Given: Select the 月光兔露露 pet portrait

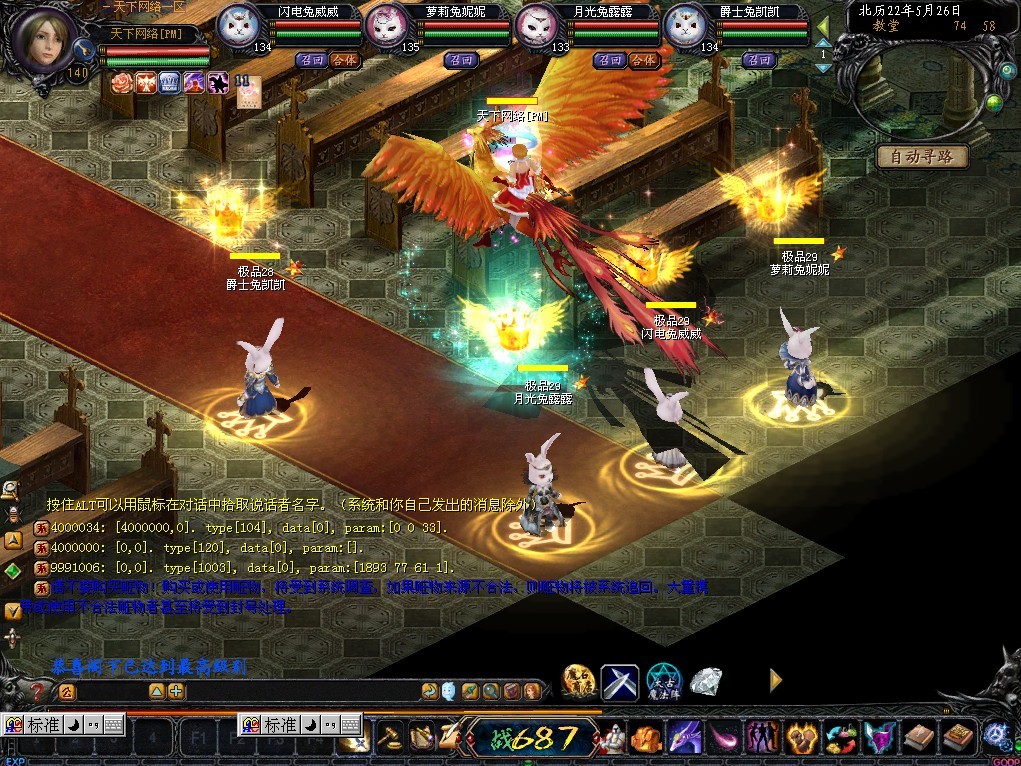Looking at the screenshot, I should [x=539, y=27].
